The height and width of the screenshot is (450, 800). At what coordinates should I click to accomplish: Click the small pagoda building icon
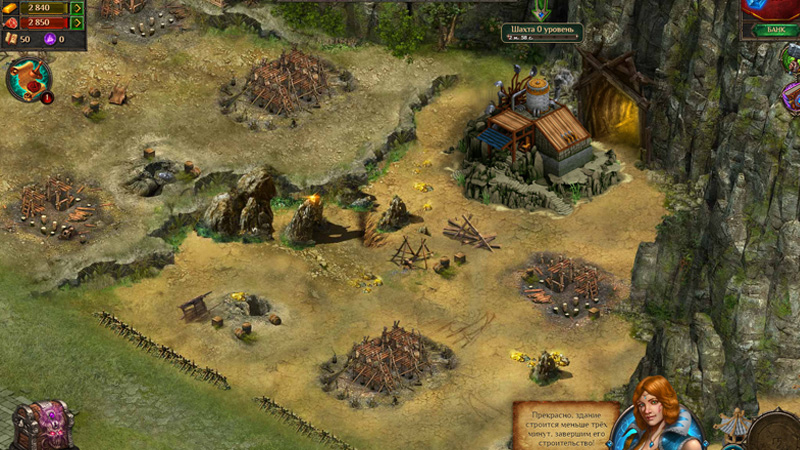[x=734, y=424]
